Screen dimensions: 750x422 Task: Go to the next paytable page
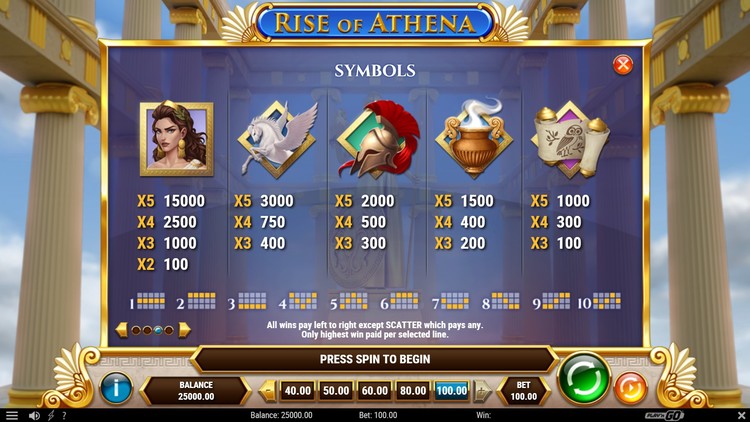(x=184, y=329)
